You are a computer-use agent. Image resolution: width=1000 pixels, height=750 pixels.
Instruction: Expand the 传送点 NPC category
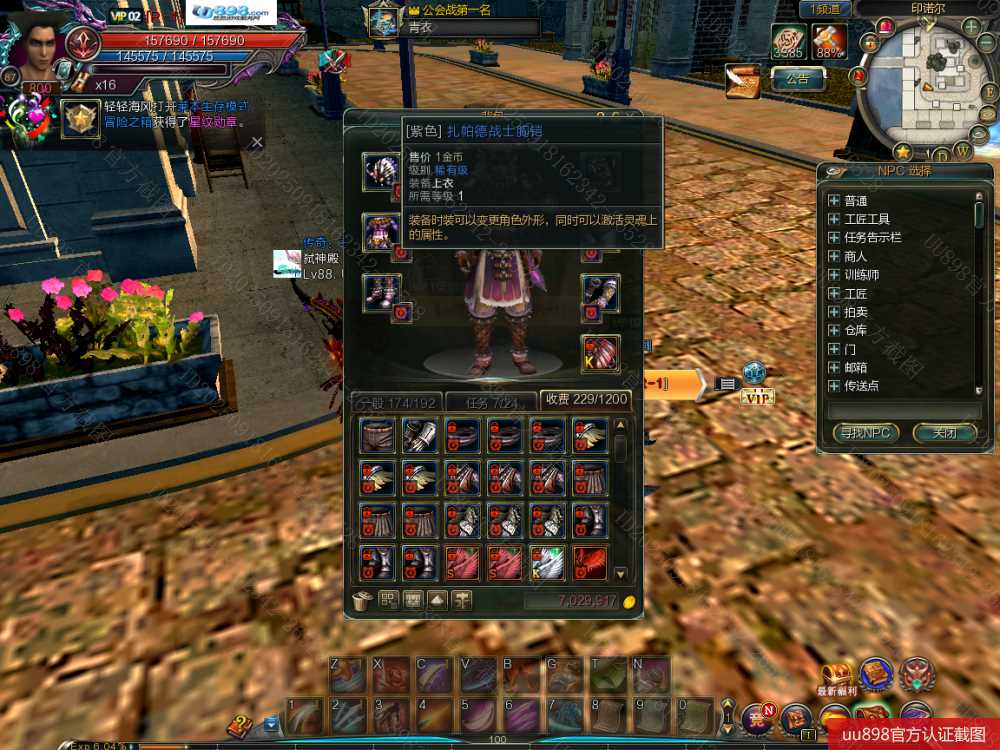tap(834, 385)
